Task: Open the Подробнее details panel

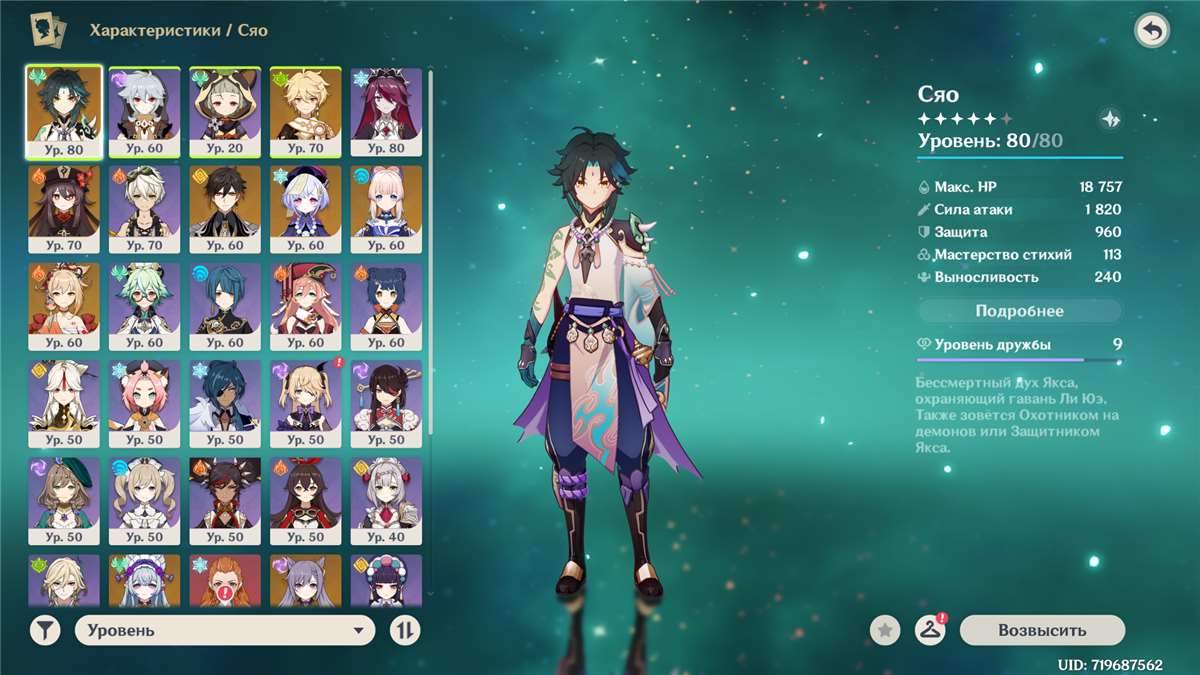Action: [1019, 311]
